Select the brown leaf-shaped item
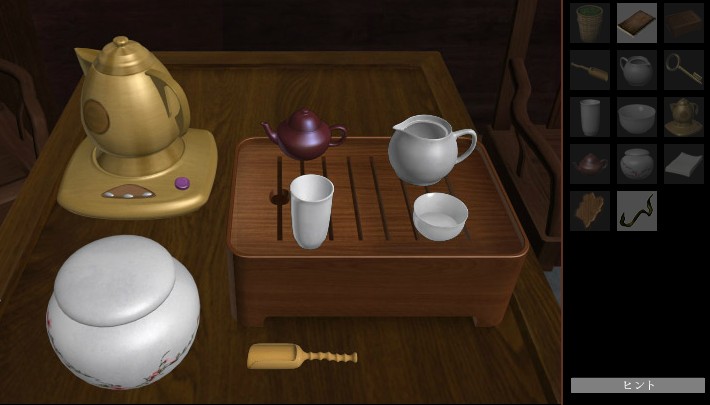This screenshot has width=710, height=405. pos(590,211)
